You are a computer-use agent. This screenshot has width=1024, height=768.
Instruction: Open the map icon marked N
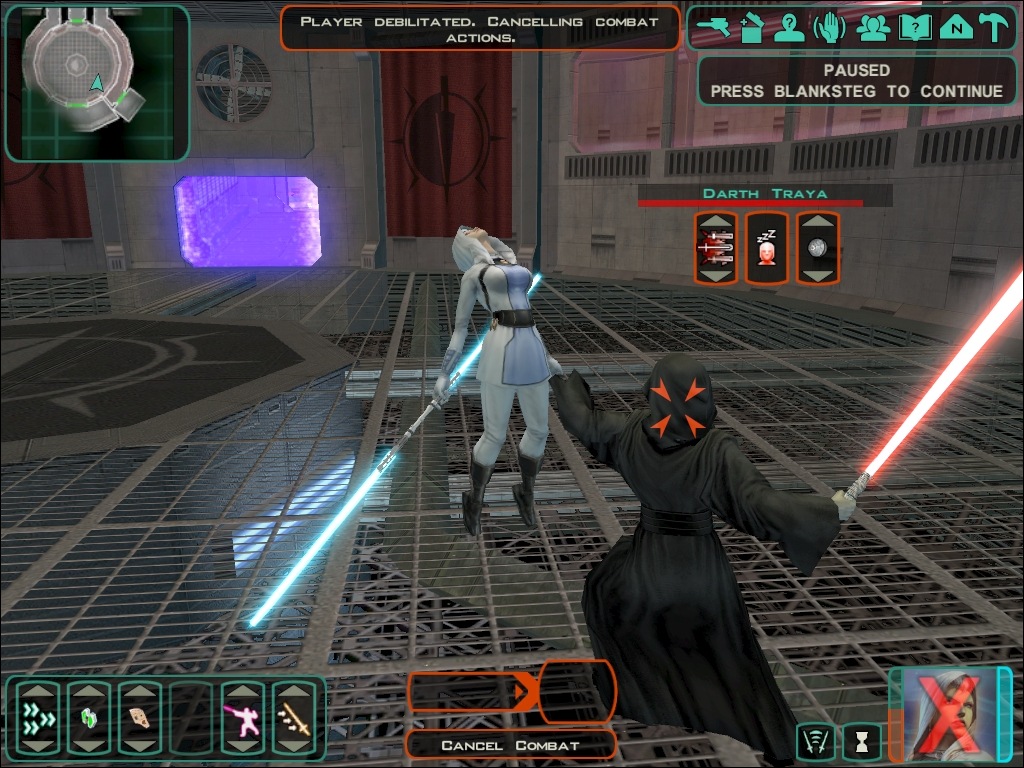coord(955,28)
